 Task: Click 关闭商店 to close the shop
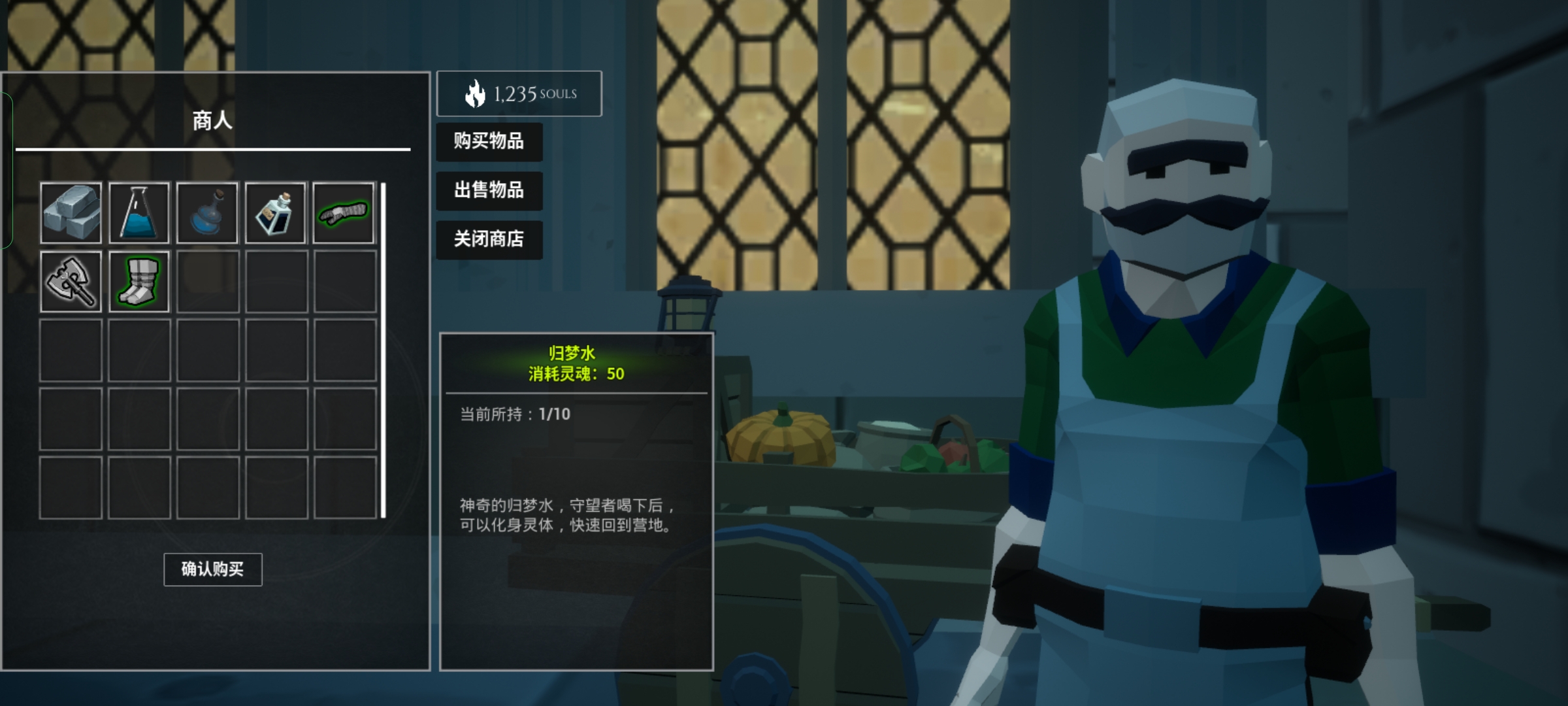point(489,240)
